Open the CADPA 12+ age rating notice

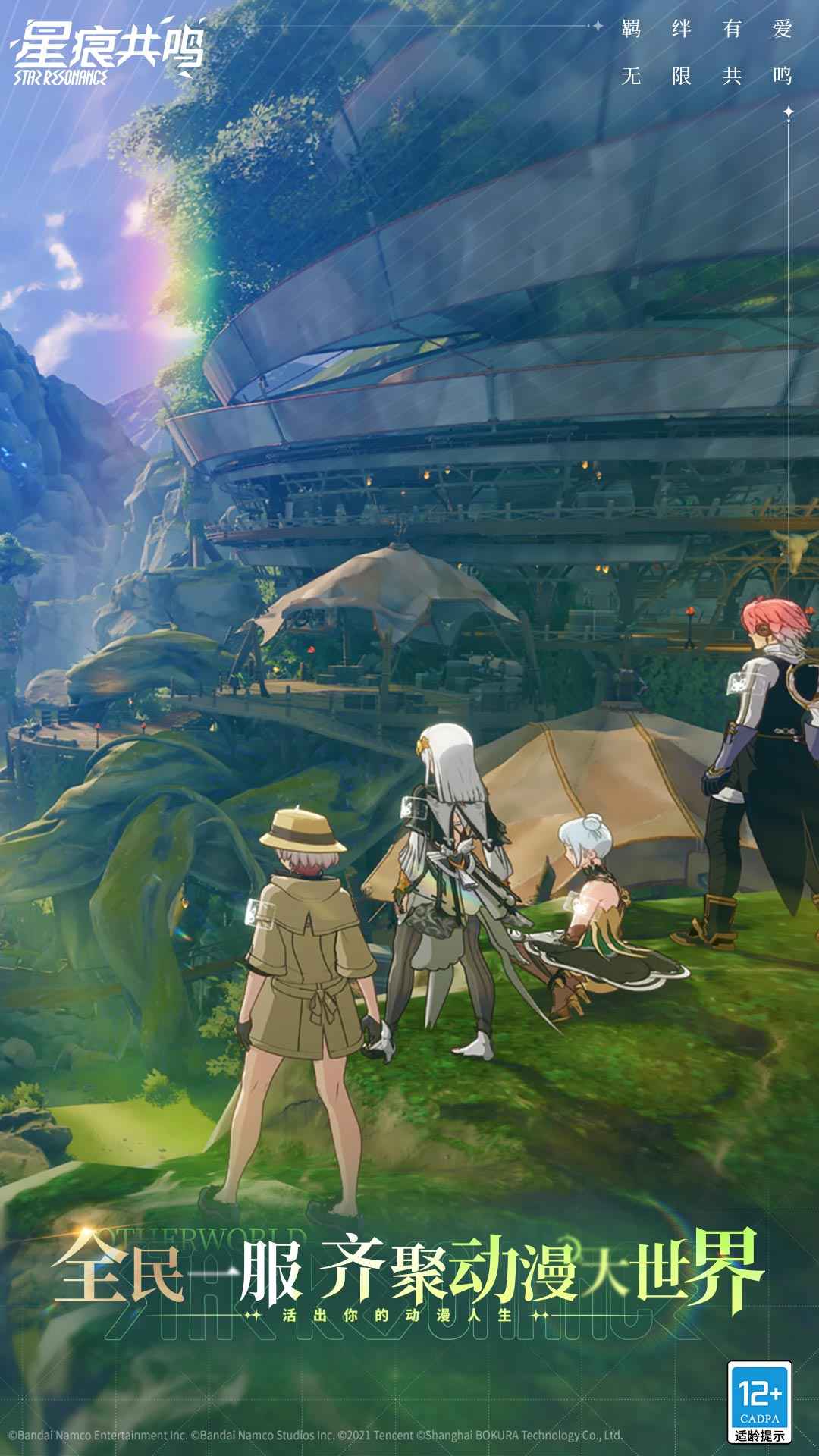pos(759,1401)
